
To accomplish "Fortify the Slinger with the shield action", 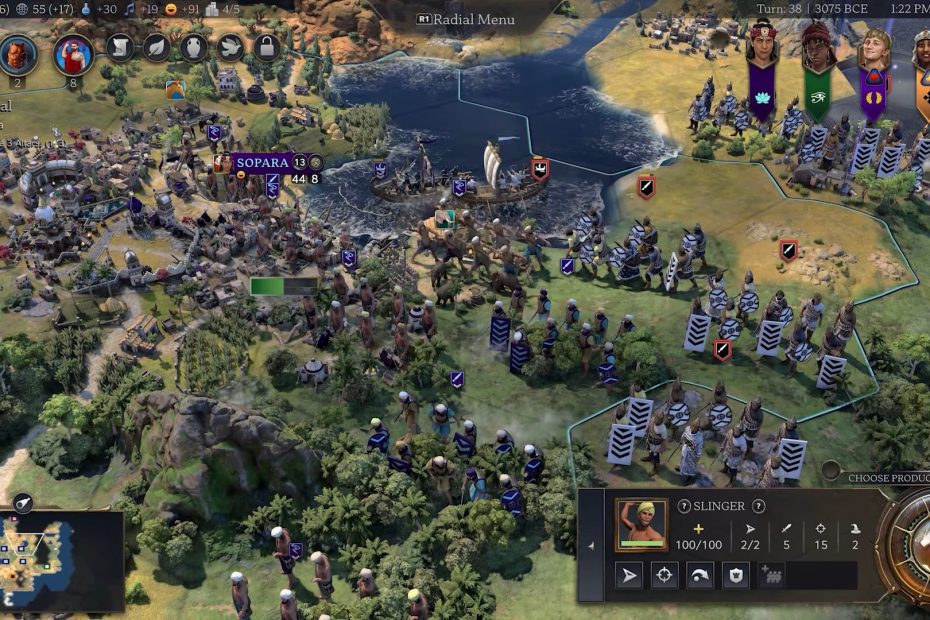I will 736,575.
